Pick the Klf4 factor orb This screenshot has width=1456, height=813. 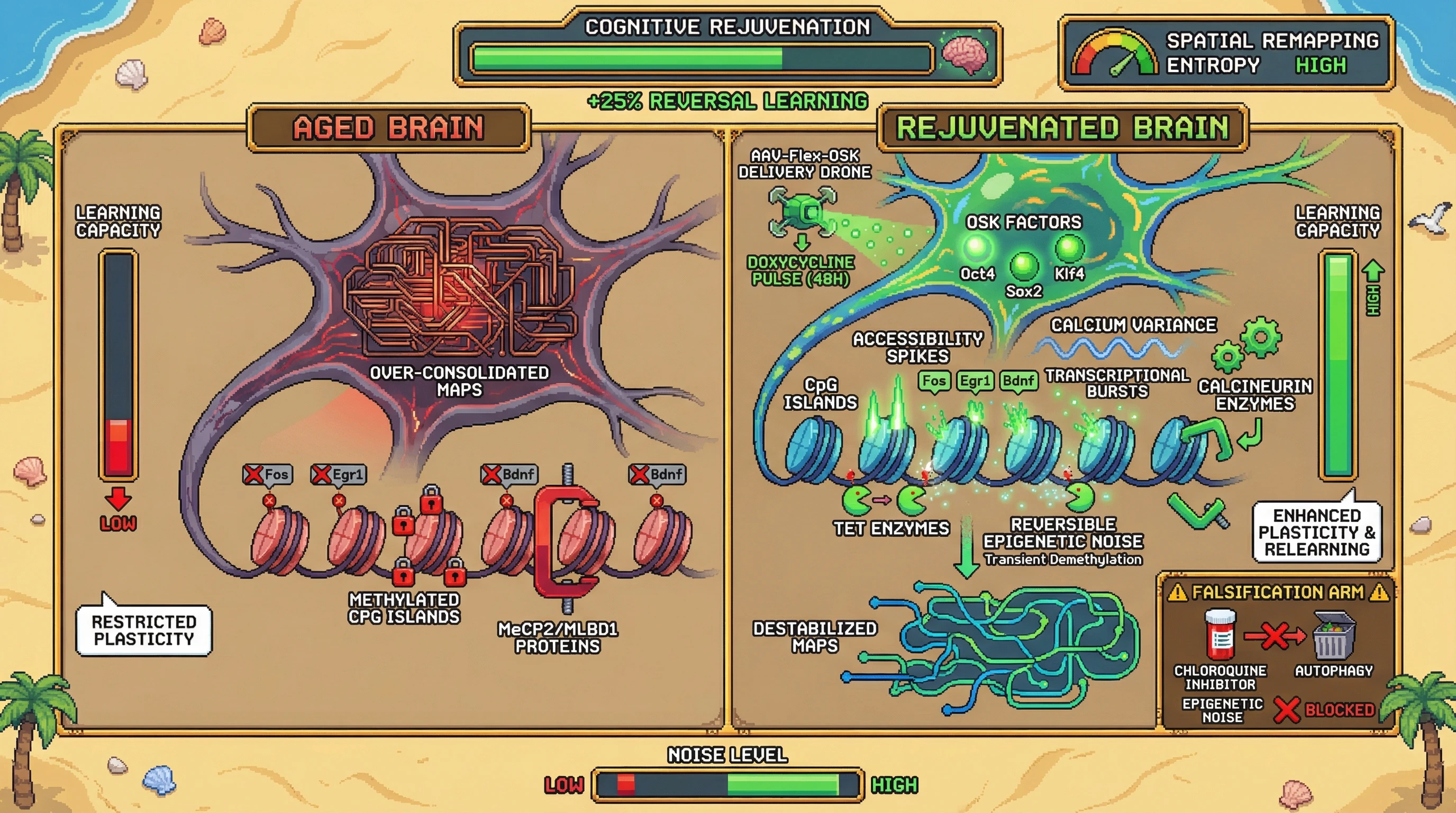tap(1069, 248)
